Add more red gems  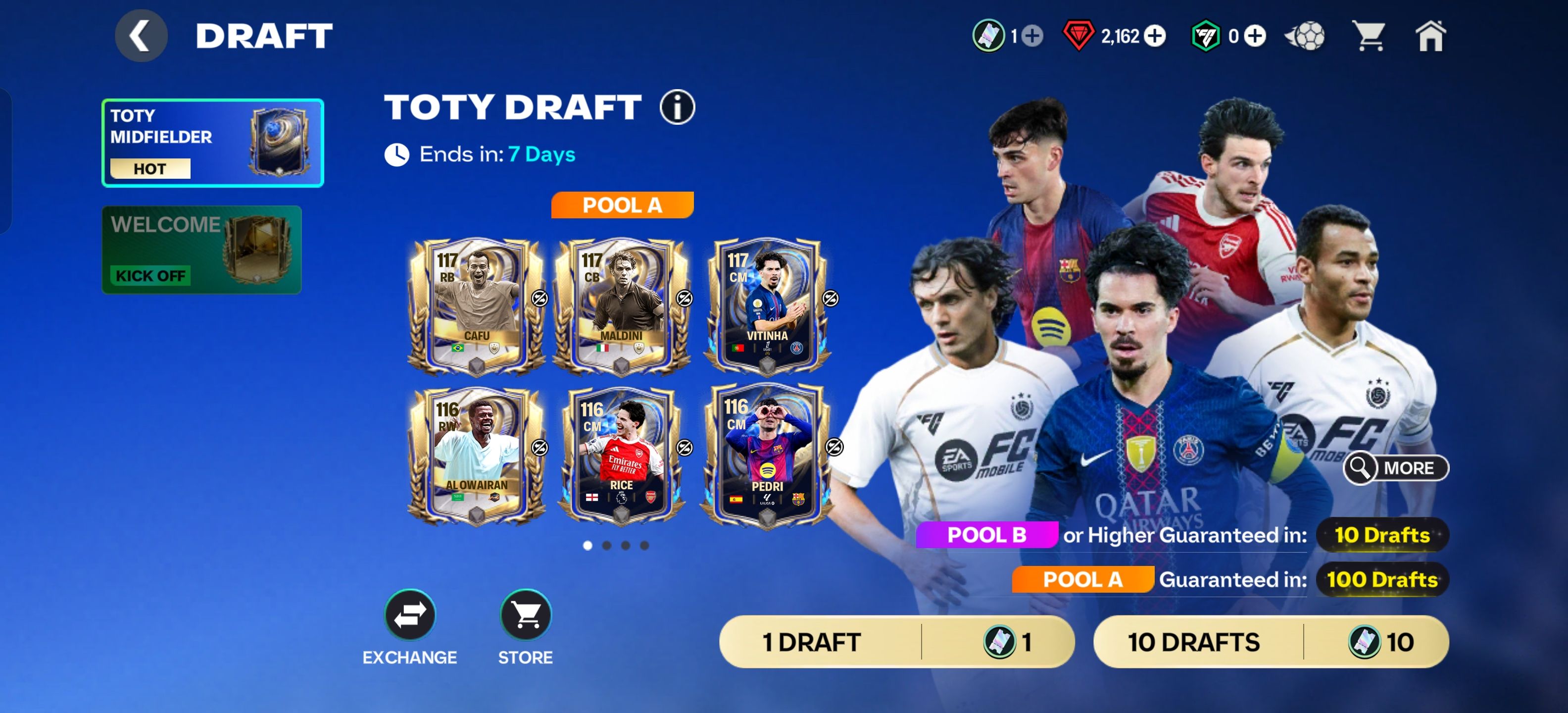[x=1155, y=37]
